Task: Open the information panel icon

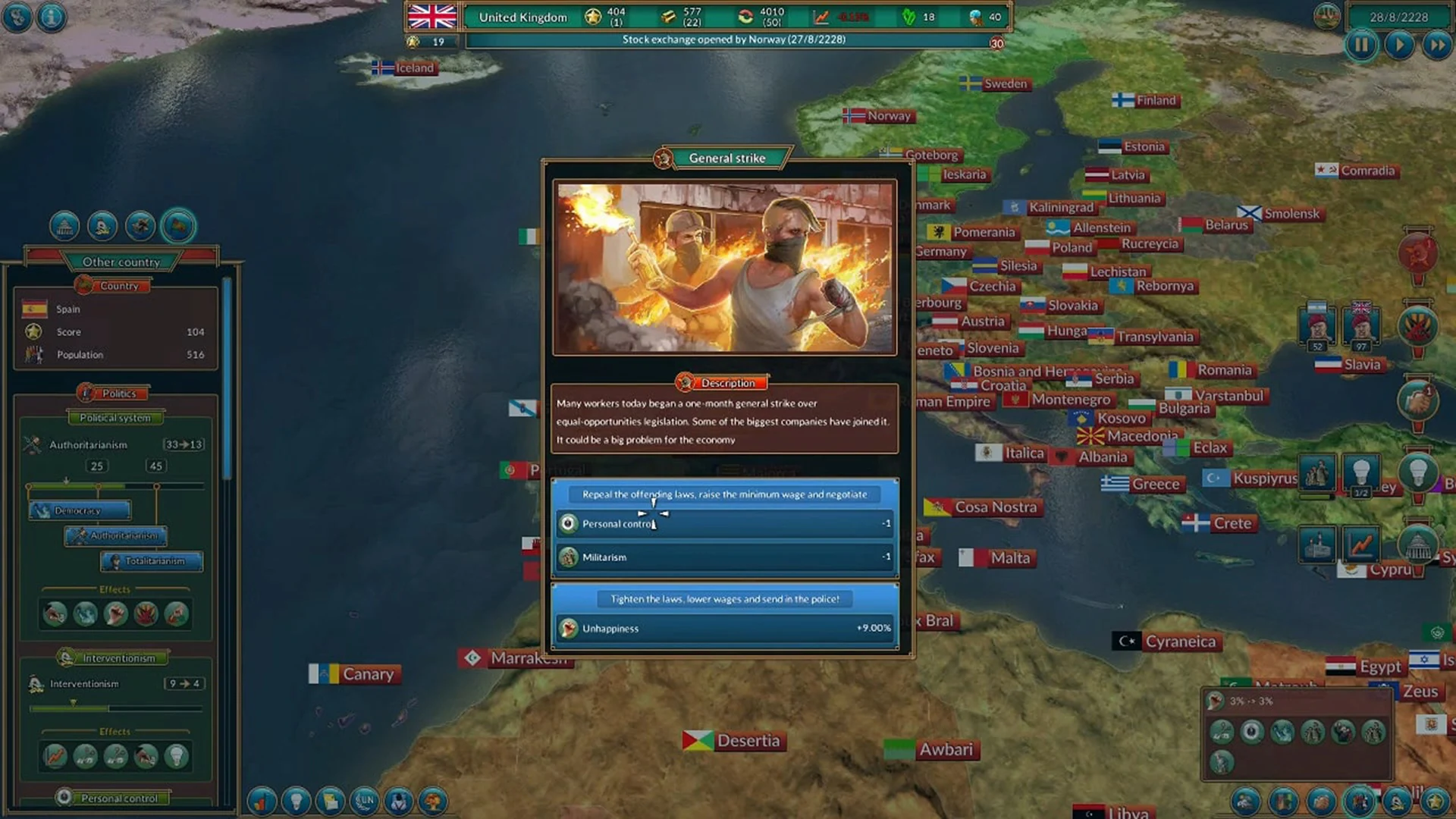Action: tap(51, 17)
